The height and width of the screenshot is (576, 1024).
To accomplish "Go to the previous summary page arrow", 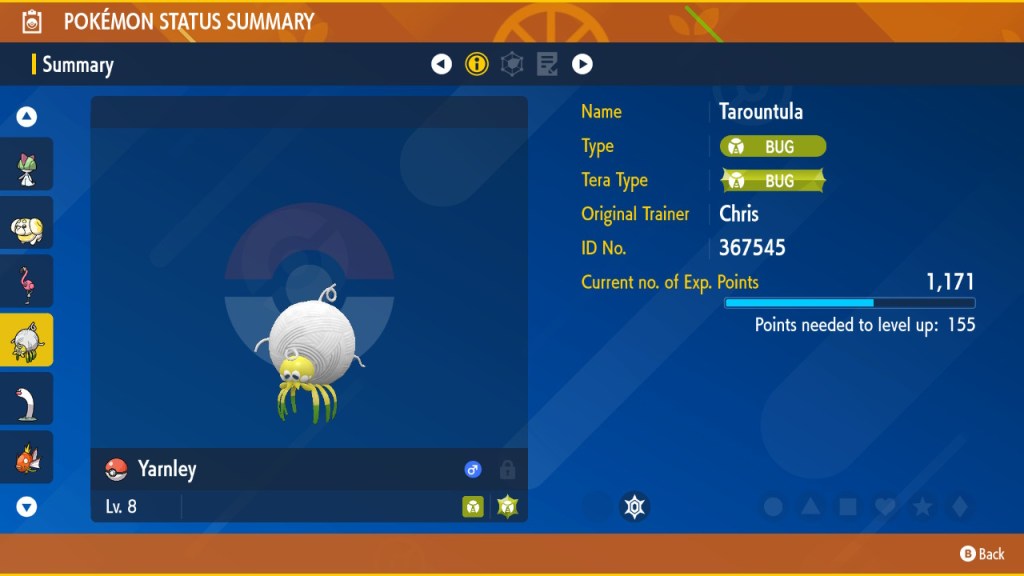I will (x=441, y=65).
